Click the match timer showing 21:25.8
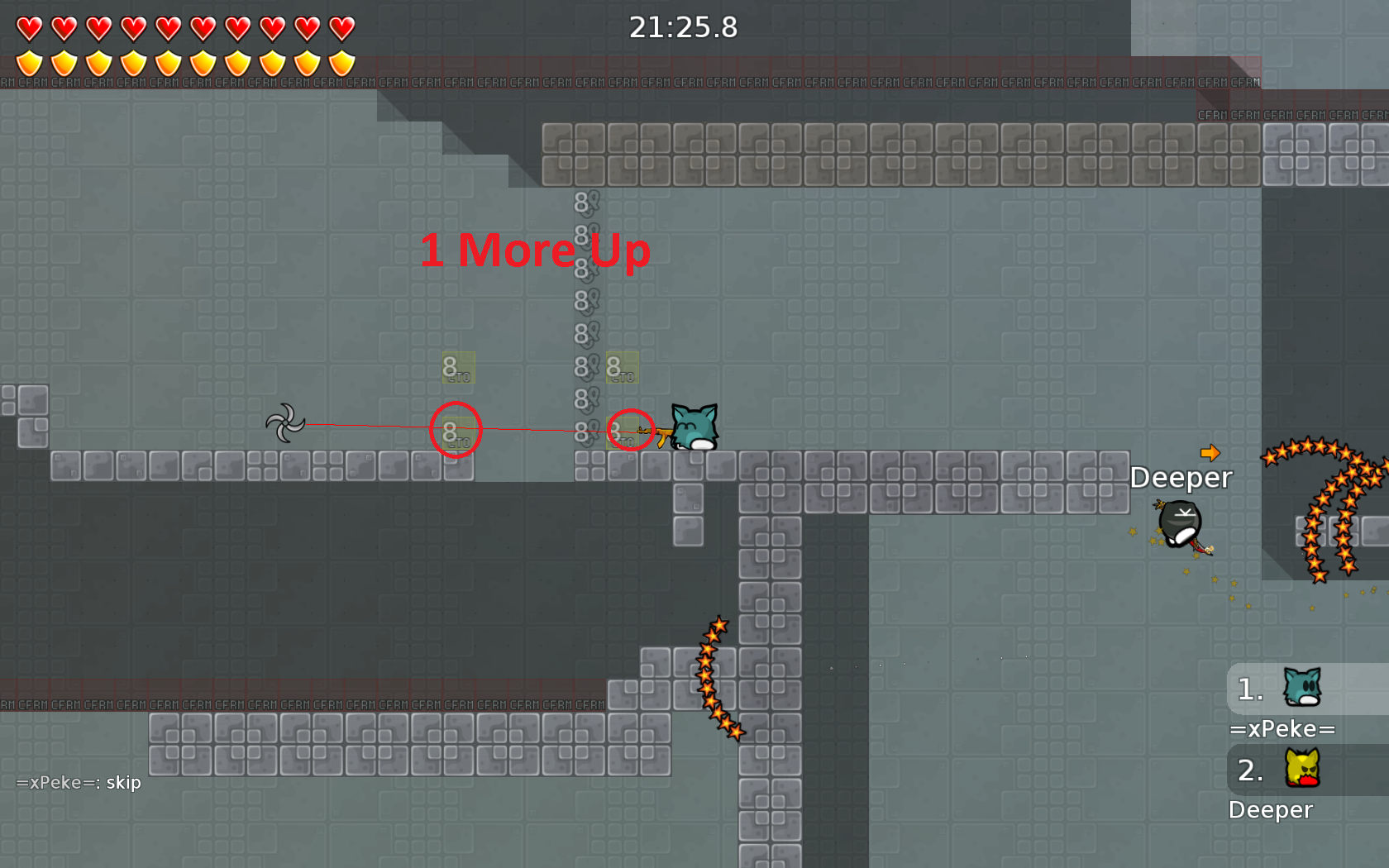The image size is (1389, 868). pyautogui.click(x=685, y=27)
